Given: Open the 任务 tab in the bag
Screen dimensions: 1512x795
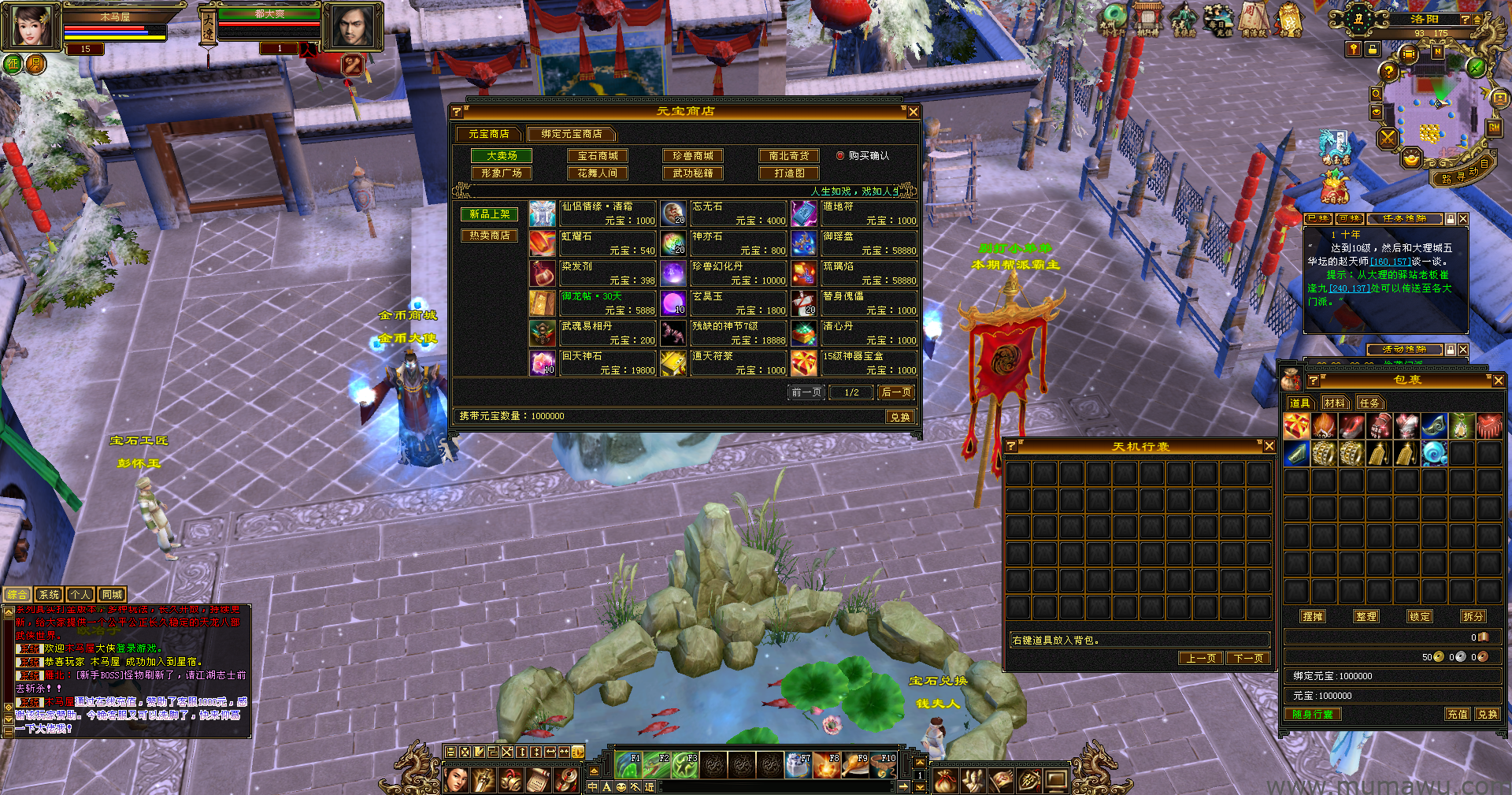Looking at the screenshot, I should pos(1369,403).
